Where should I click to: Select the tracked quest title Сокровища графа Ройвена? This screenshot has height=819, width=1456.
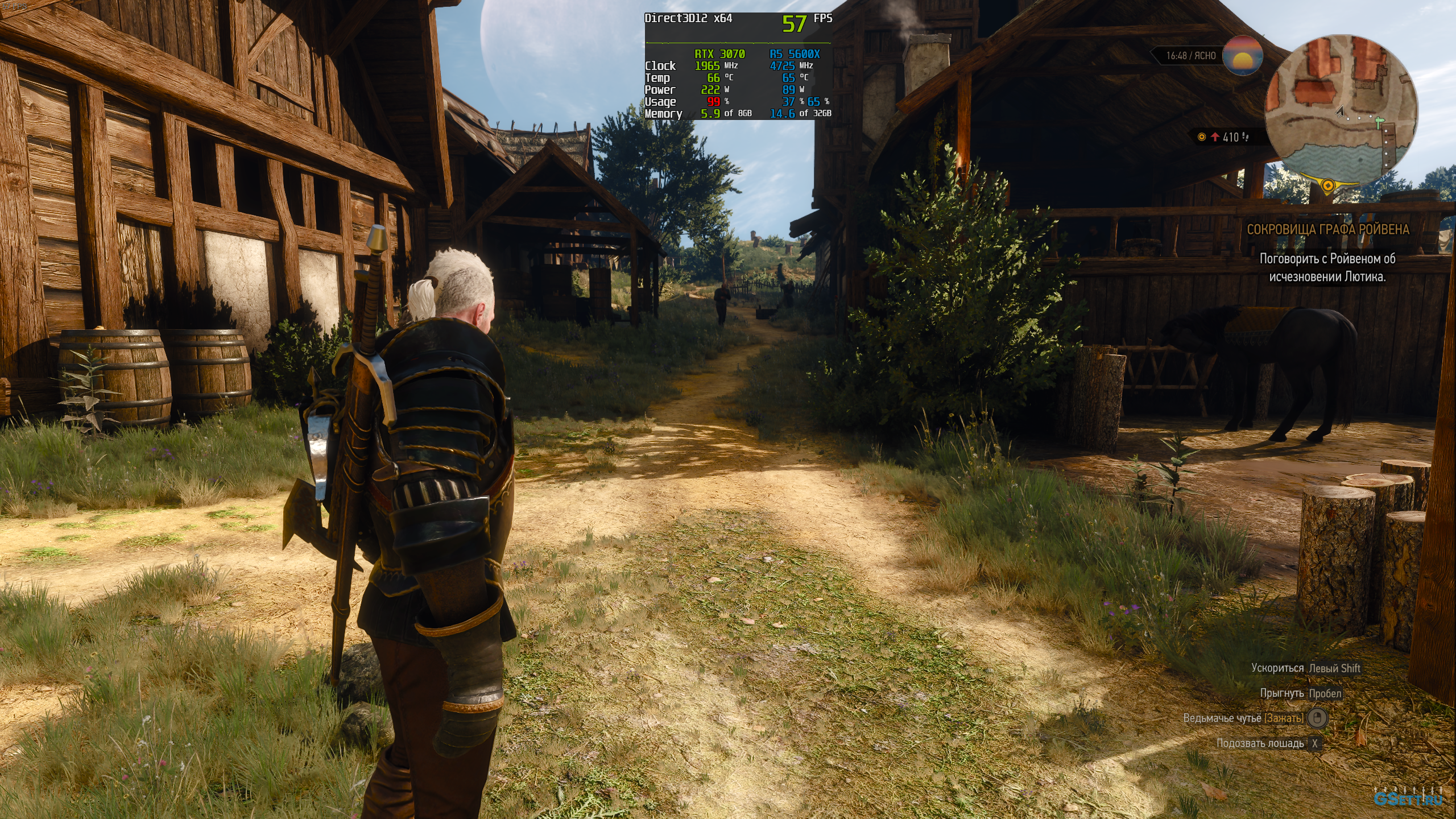click(1327, 230)
